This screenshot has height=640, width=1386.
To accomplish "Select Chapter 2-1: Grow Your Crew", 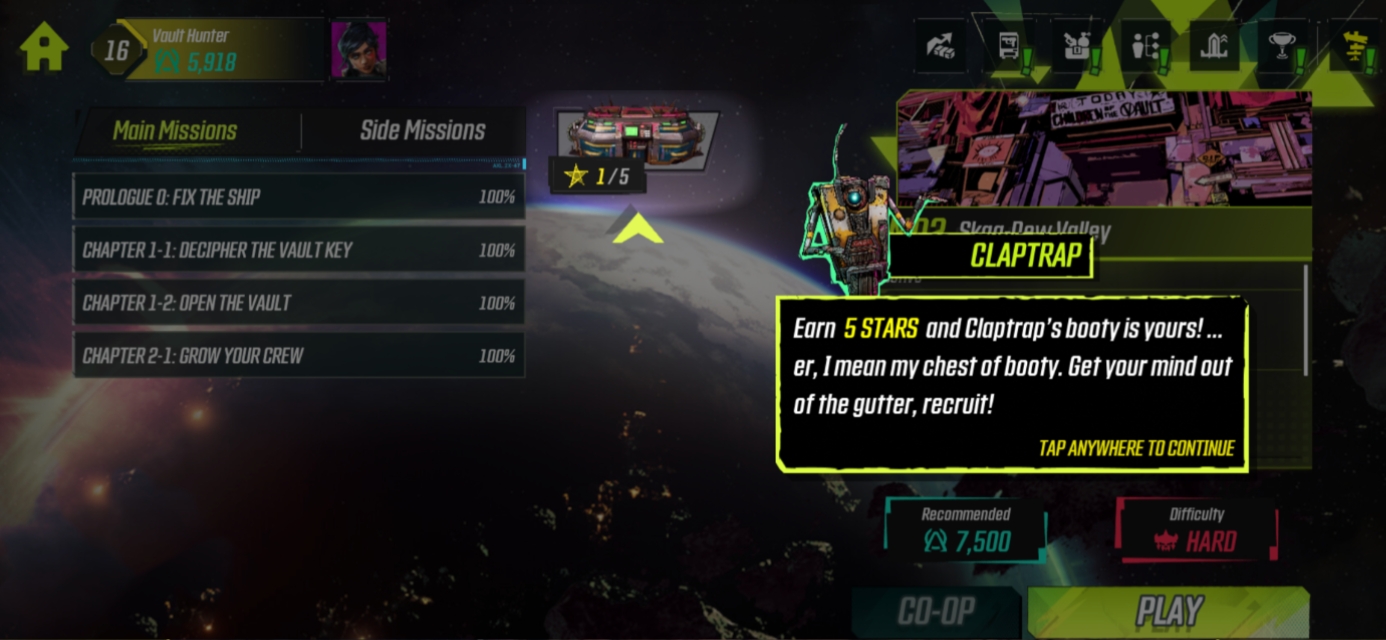I will [x=299, y=356].
